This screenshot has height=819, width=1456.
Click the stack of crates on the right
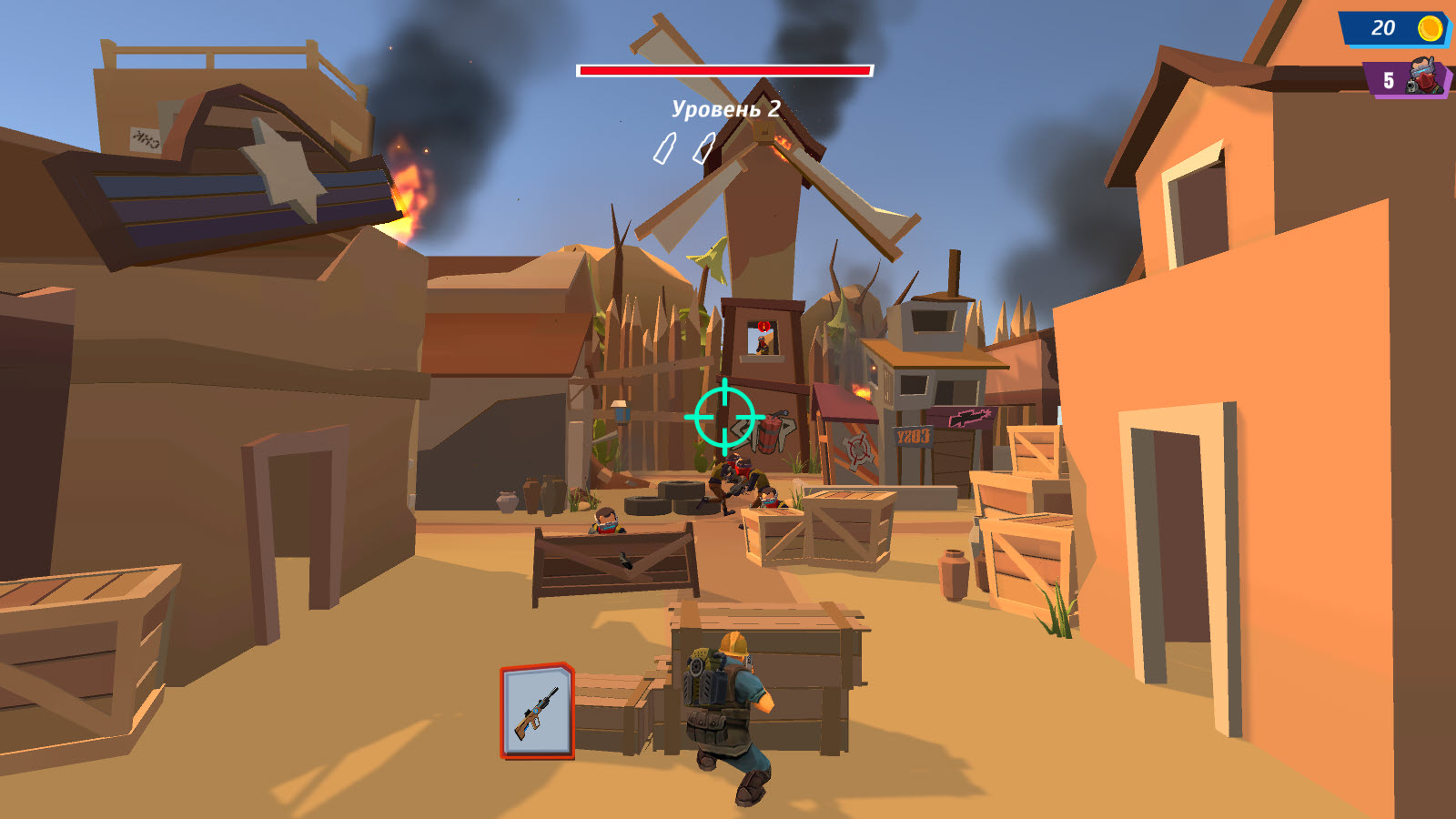pos(1028,519)
